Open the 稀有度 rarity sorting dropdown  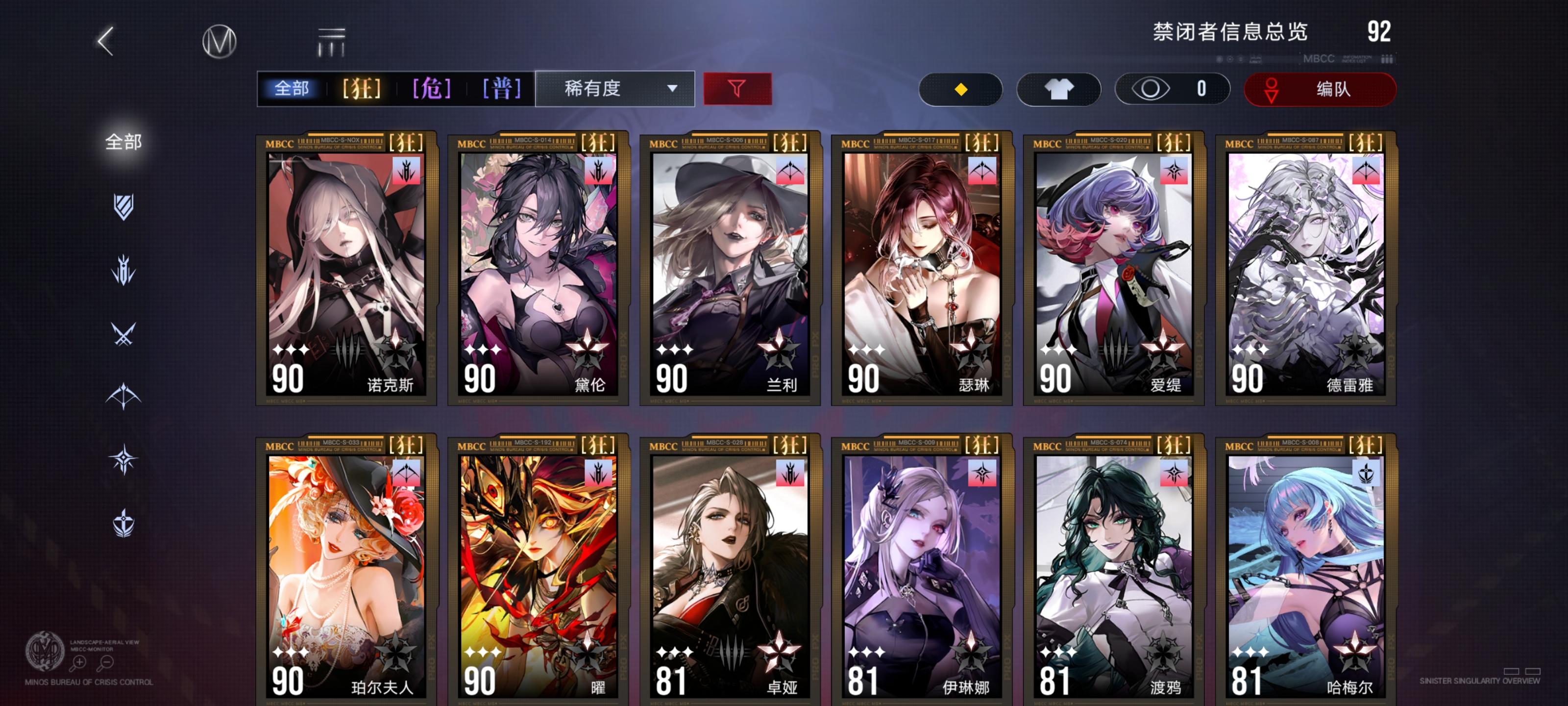(612, 89)
